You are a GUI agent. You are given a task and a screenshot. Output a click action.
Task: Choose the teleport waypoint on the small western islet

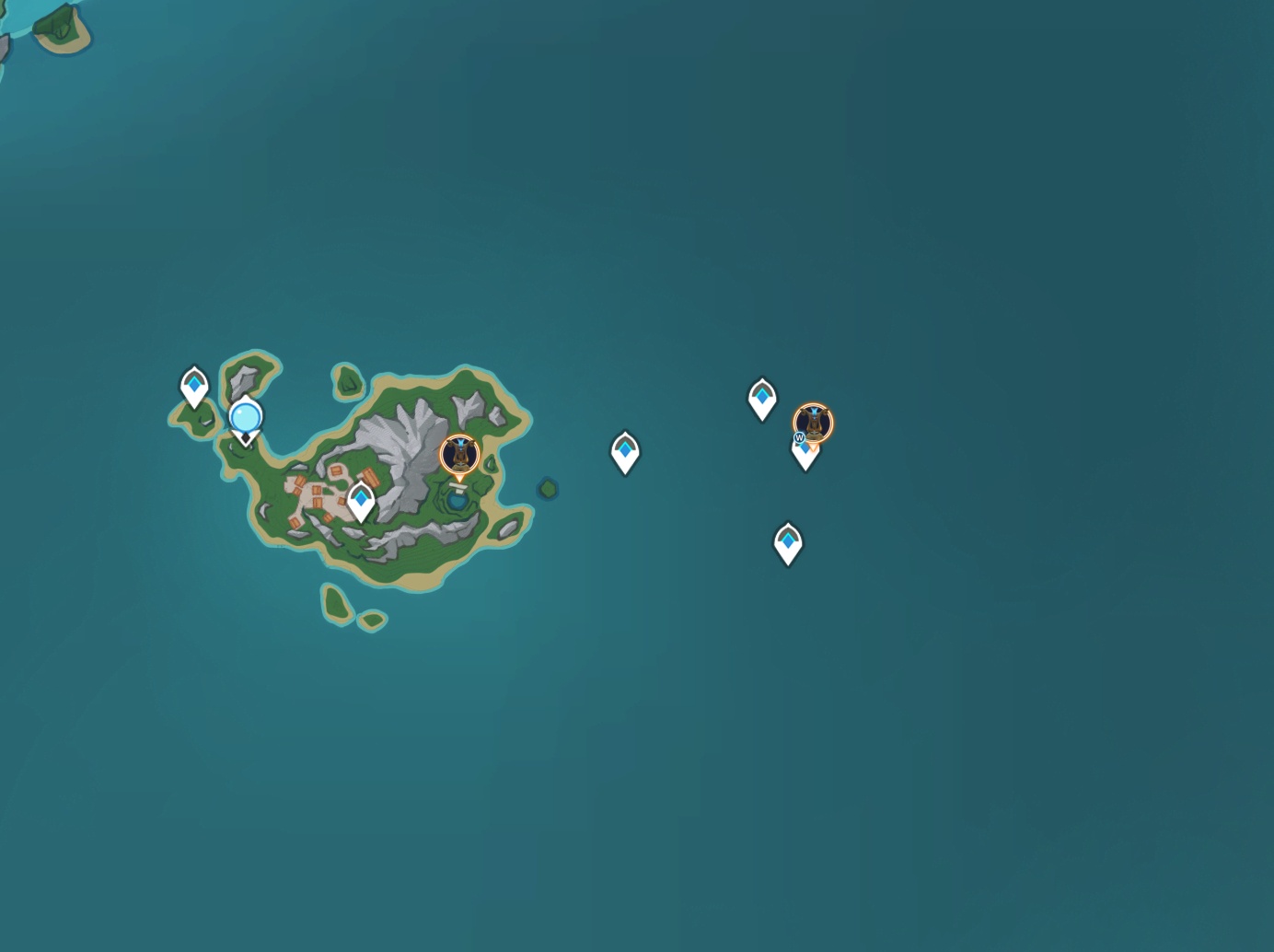pyautogui.click(x=194, y=385)
